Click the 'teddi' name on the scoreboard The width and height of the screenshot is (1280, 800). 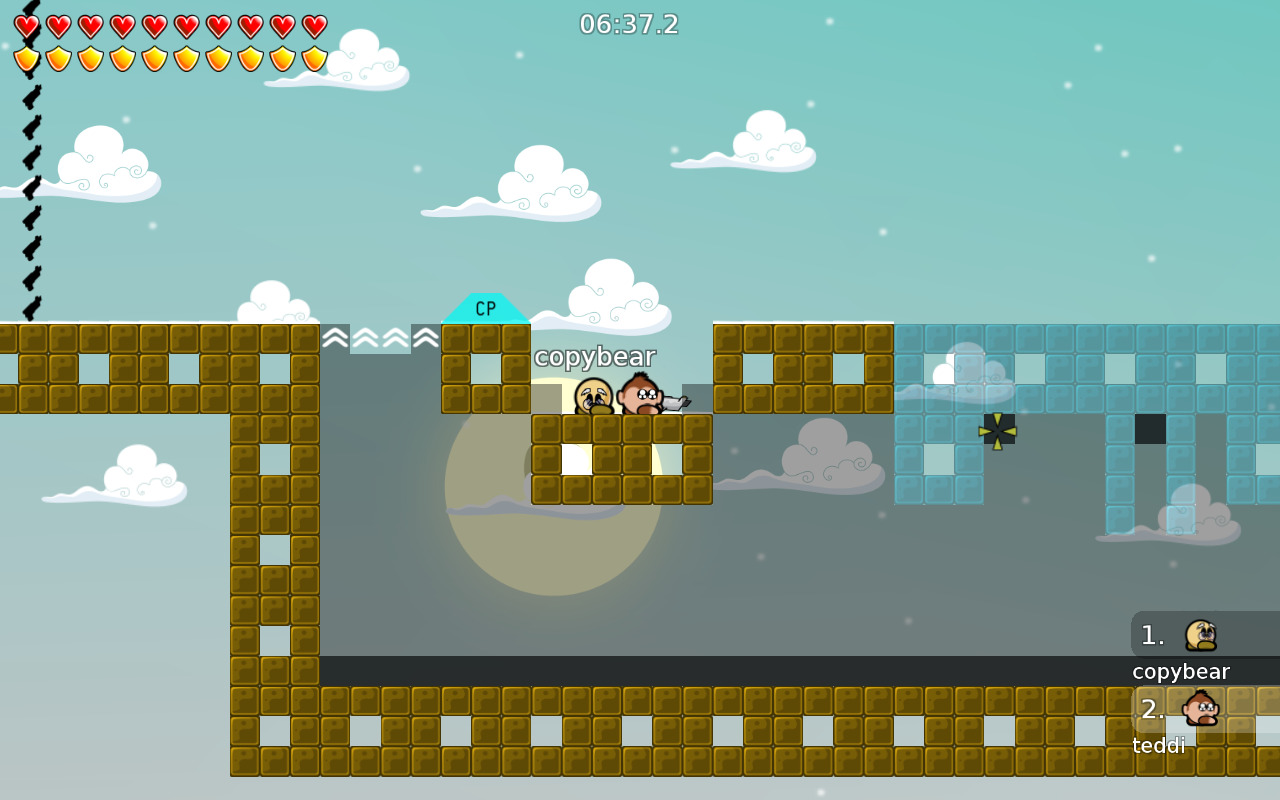(1158, 745)
